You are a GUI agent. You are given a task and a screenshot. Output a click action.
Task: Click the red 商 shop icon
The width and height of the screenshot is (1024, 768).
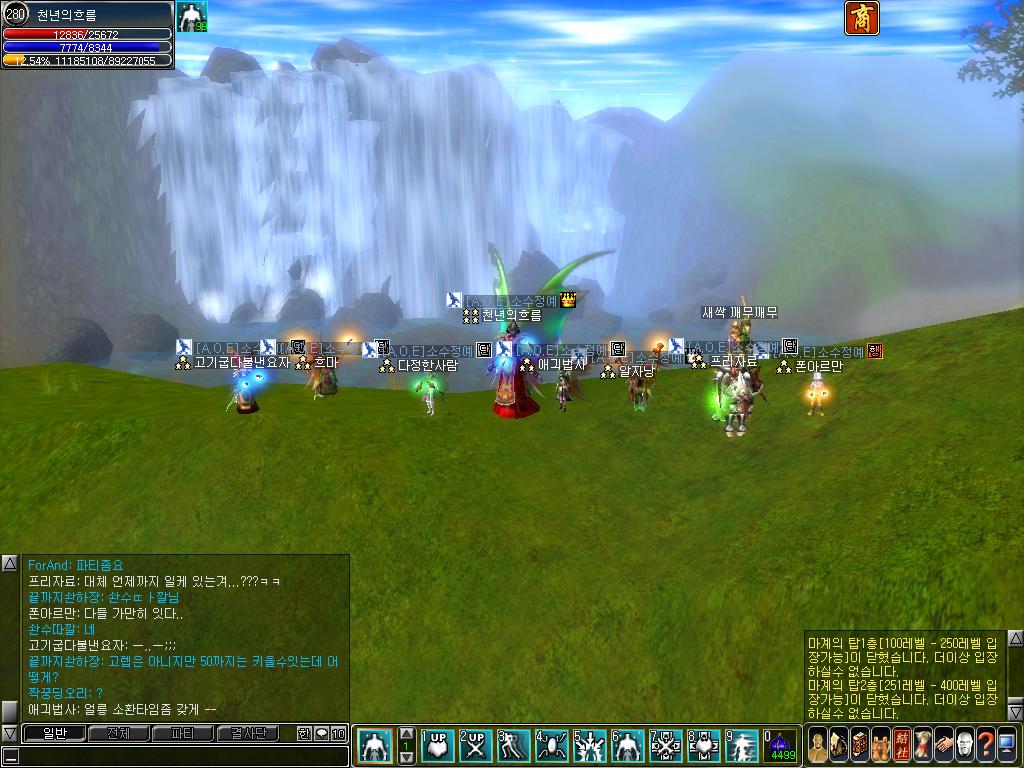pyautogui.click(x=862, y=18)
